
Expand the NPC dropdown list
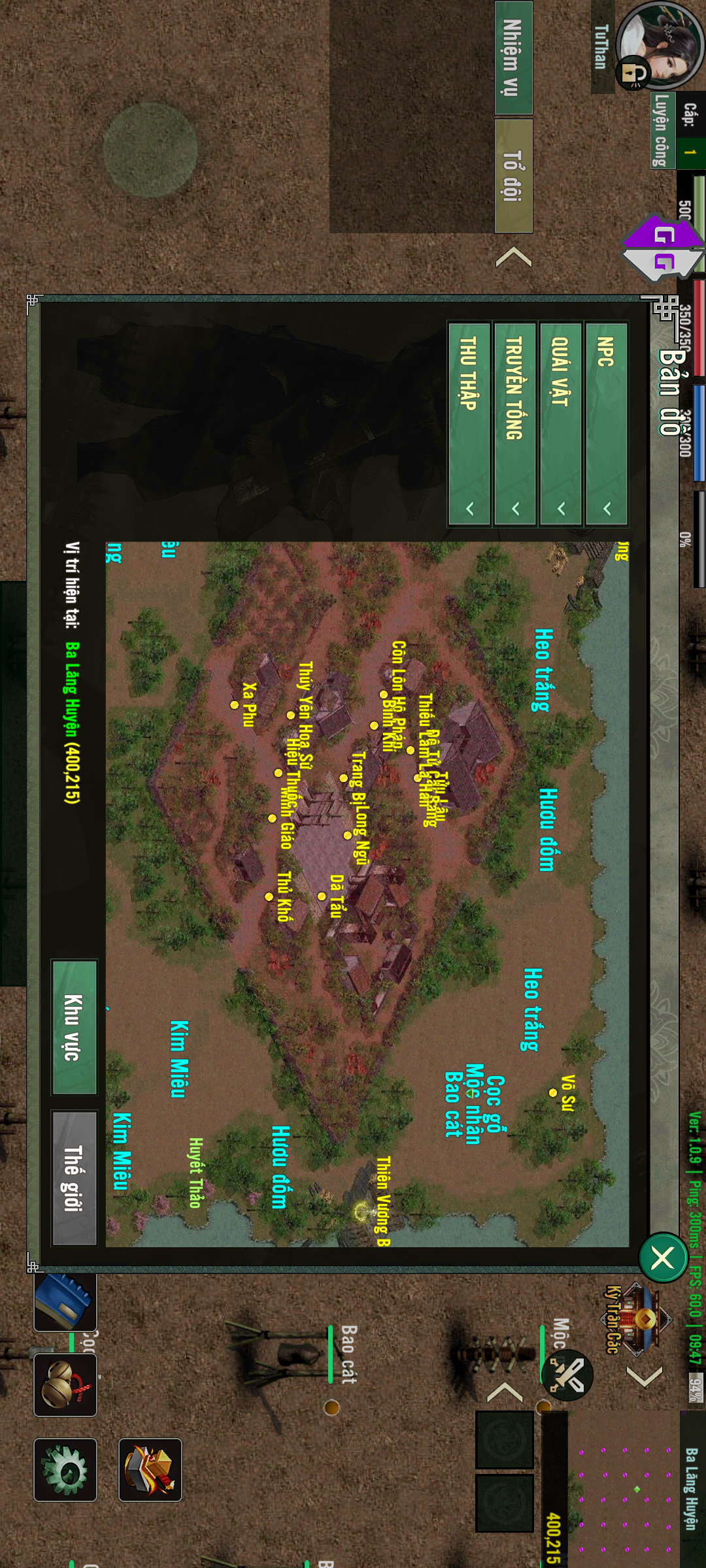(607, 423)
